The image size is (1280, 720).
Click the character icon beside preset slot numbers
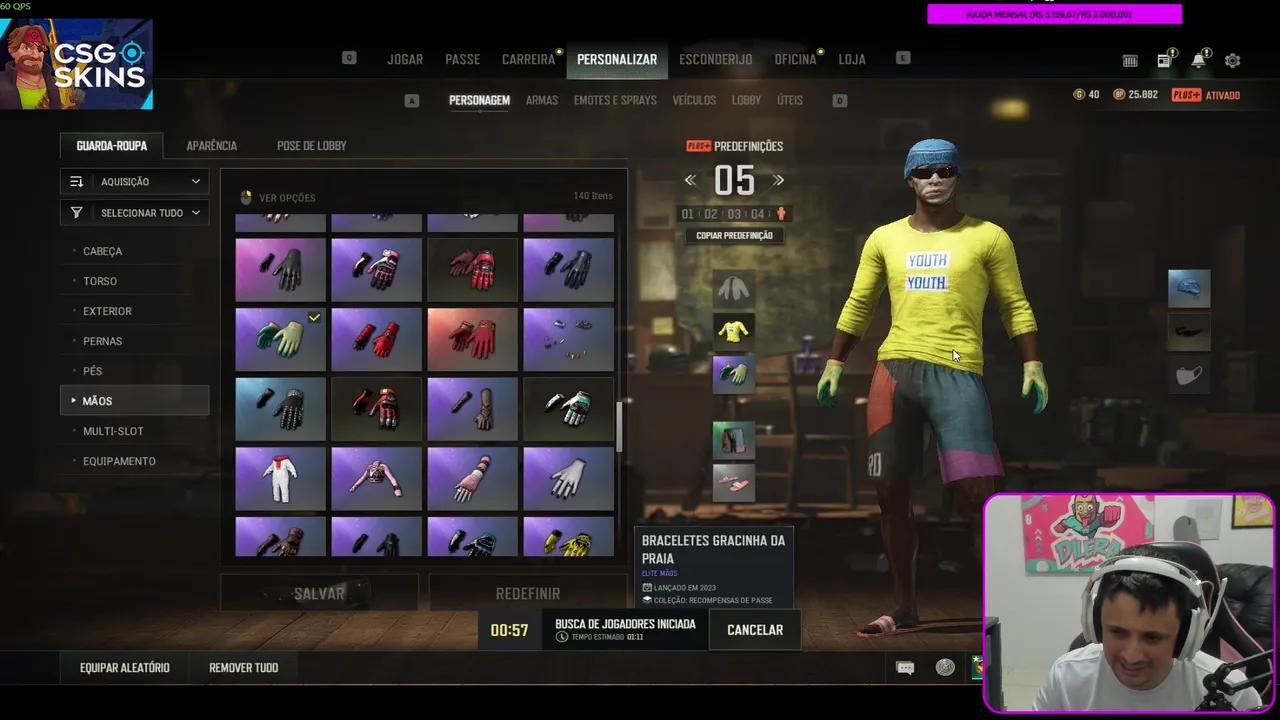pyautogui.click(x=781, y=213)
